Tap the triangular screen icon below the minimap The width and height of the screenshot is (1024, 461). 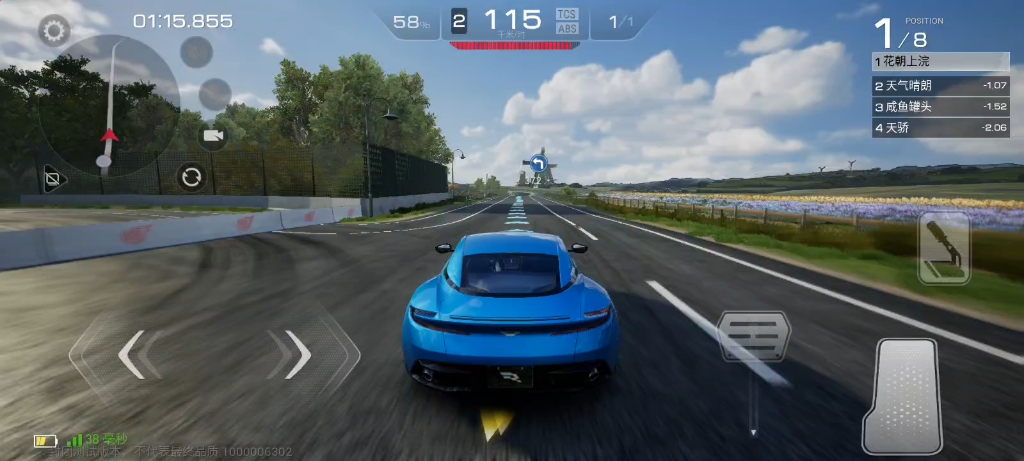(52, 181)
